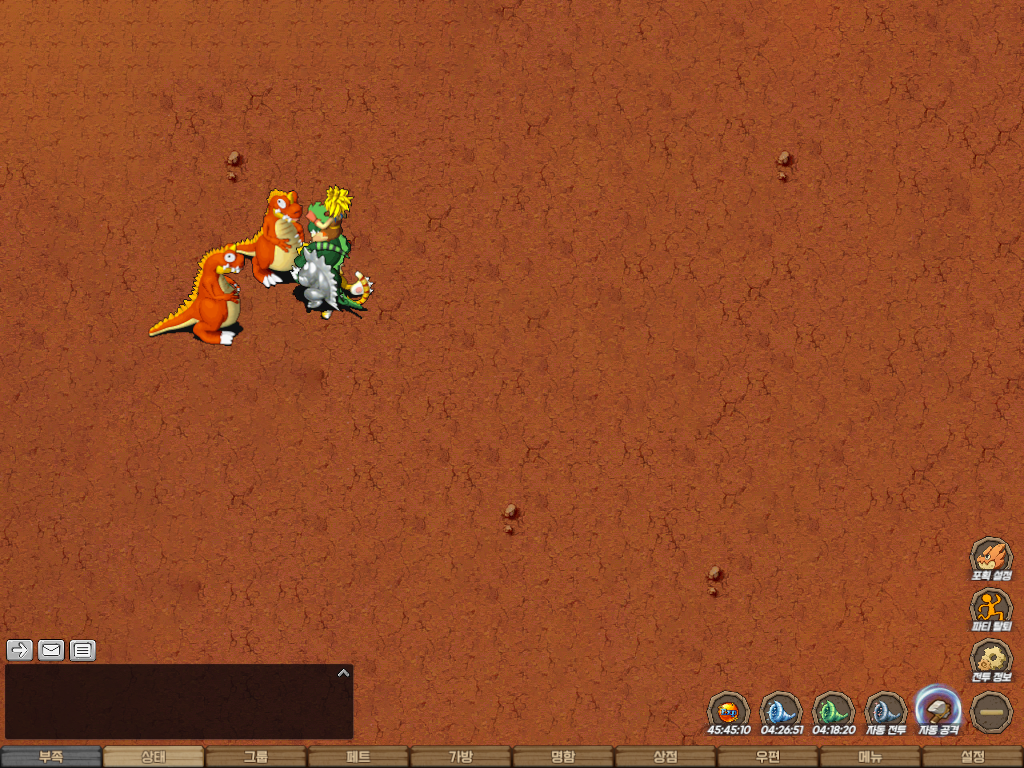Toggle 자동 공격 auto attack hammer icon
Image resolution: width=1024 pixels, height=768 pixels.
coord(938,709)
